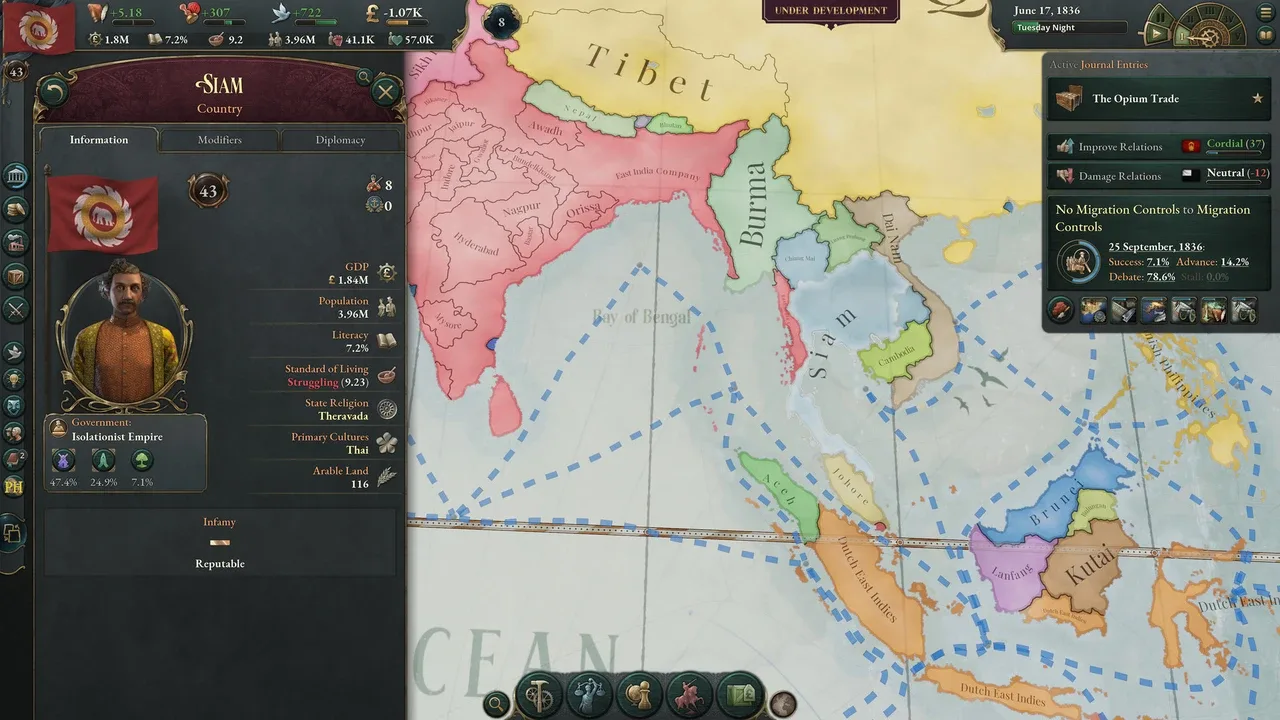1280x720 pixels.
Task: Select the politics scales-of-justice panel
Action: (590, 695)
